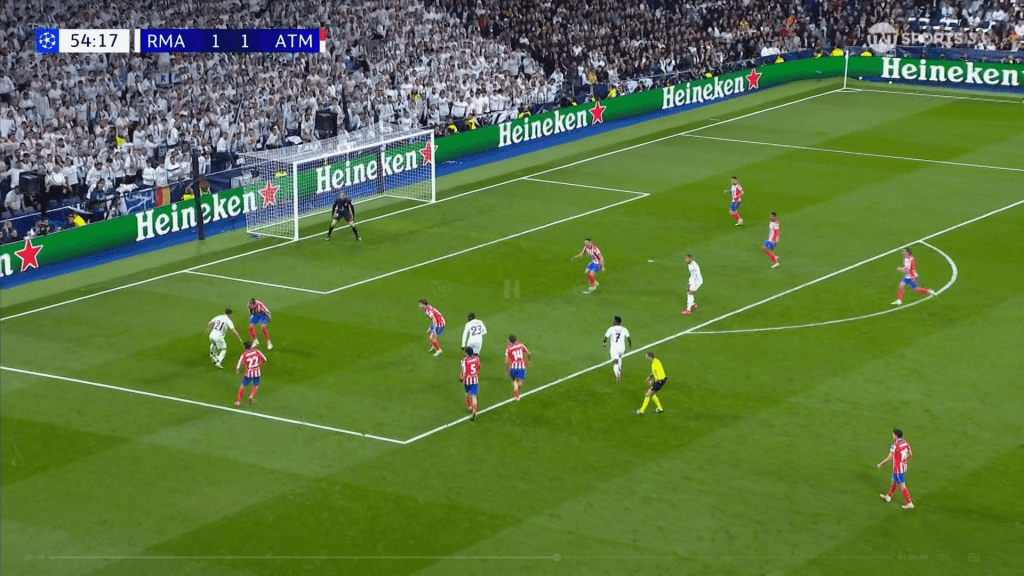Click the video progress bar scrubber handle
Viewport: 1024px width, 576px height.
click(556, 557)
